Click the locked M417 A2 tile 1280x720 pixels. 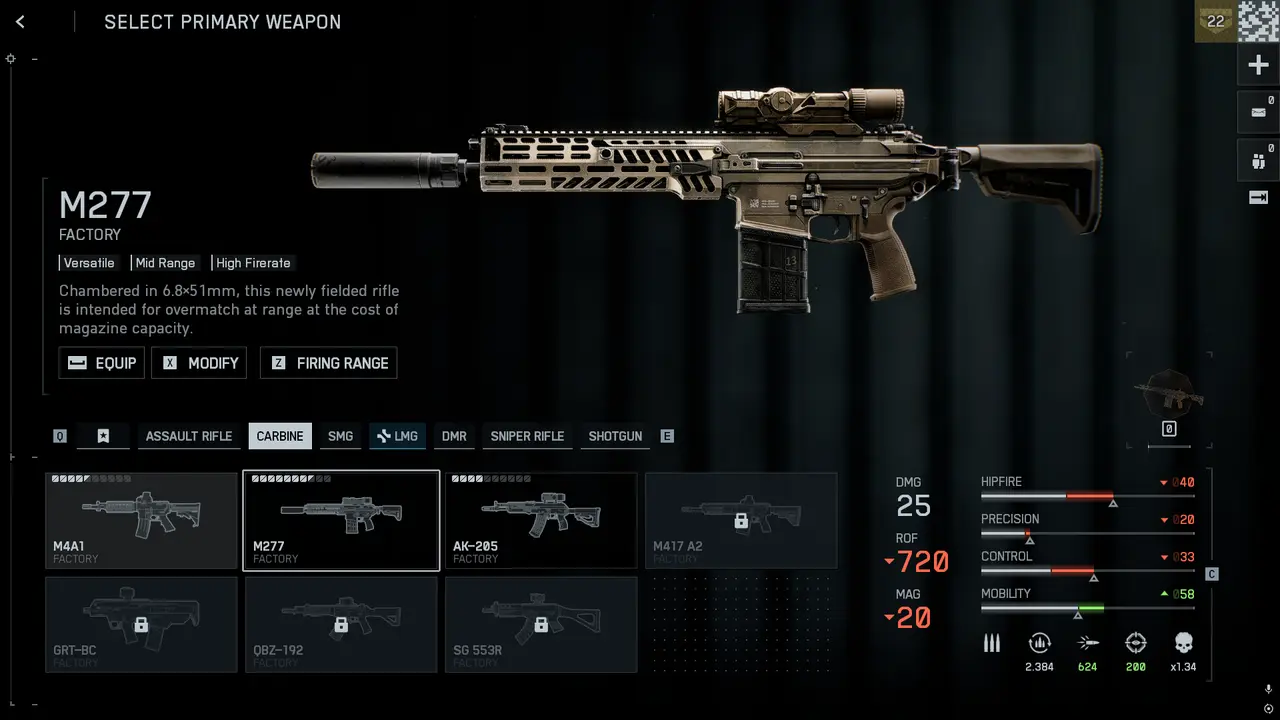click(x=741, y=521)
